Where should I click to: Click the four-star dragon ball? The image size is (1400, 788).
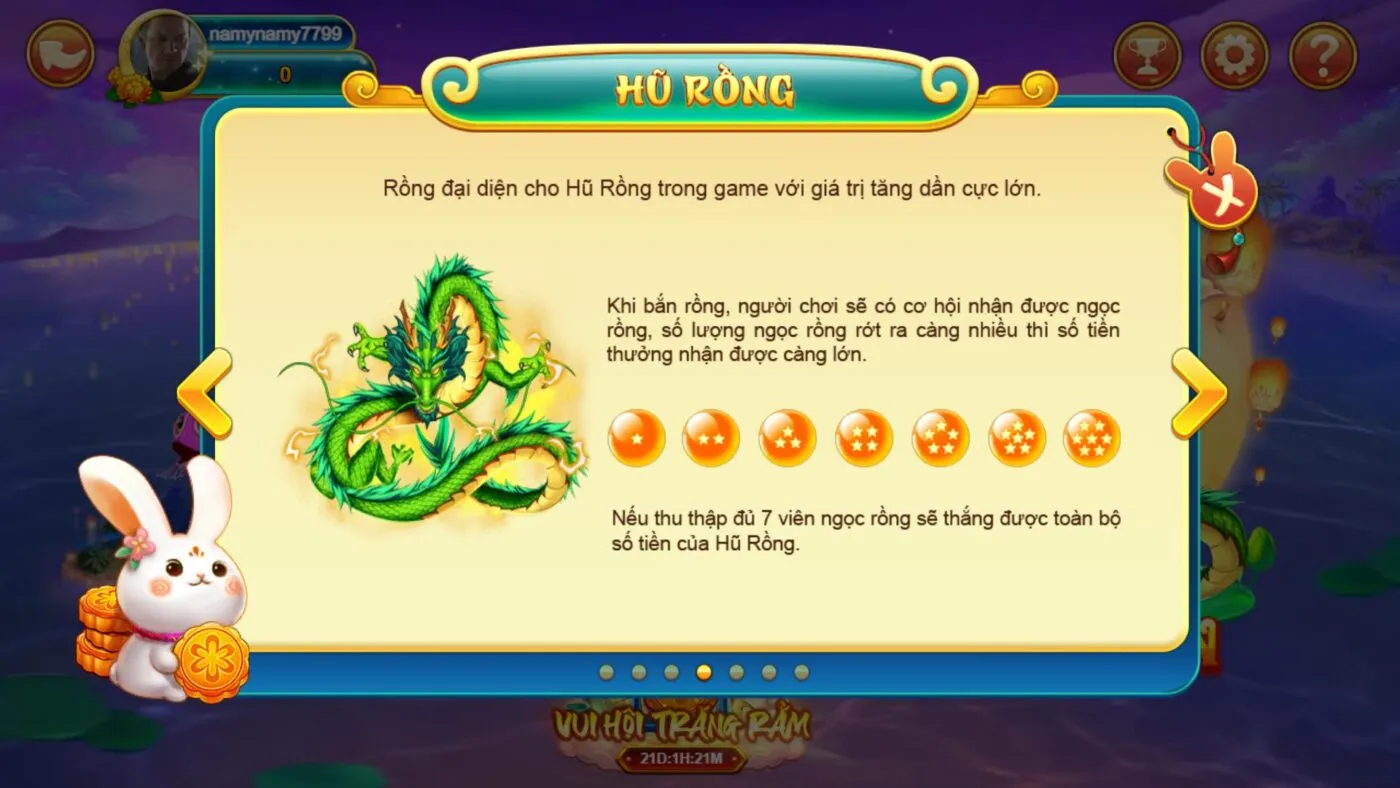tap(863, 437)
